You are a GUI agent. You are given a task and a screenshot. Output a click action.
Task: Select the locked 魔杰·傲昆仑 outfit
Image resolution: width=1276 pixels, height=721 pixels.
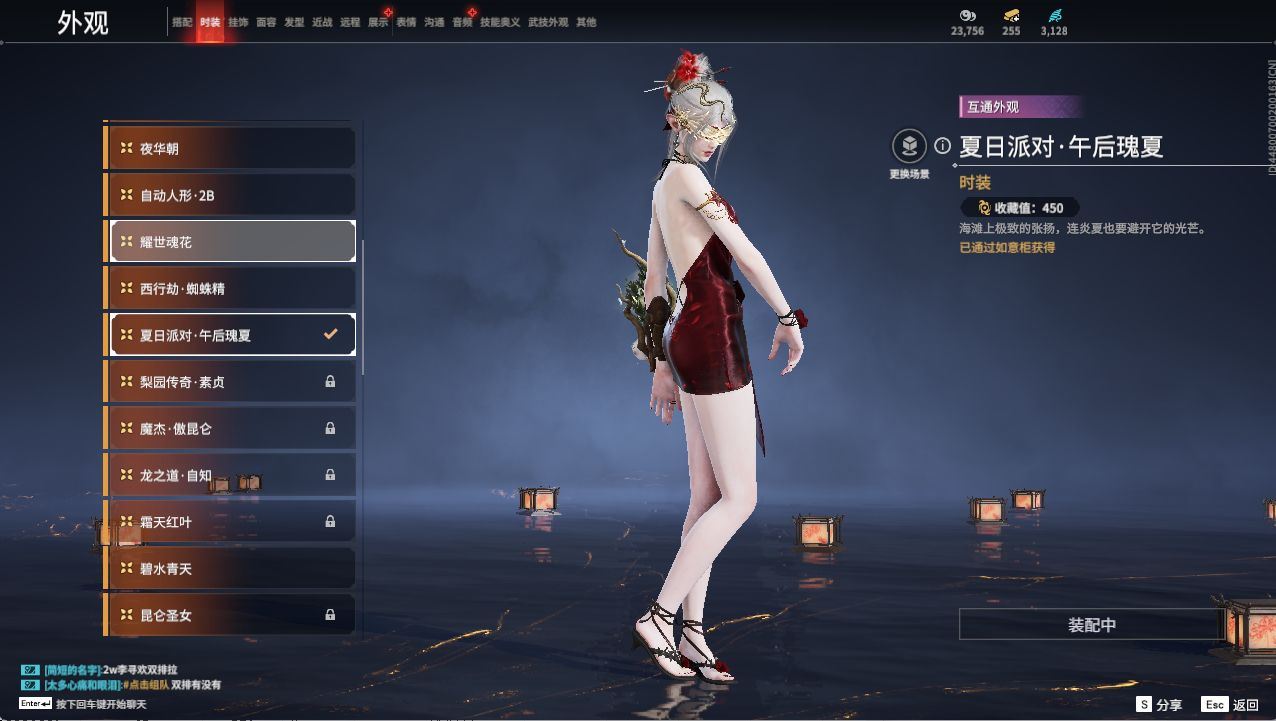point(230,428)
